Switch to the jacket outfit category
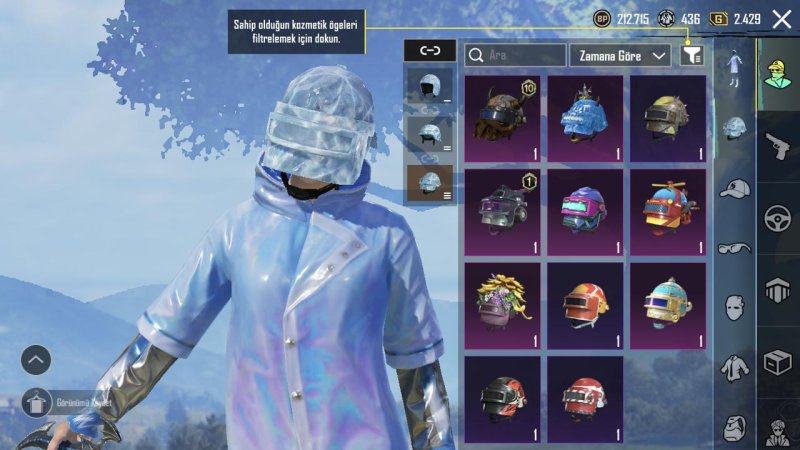The image size is (800, 450). coord(733,367)
